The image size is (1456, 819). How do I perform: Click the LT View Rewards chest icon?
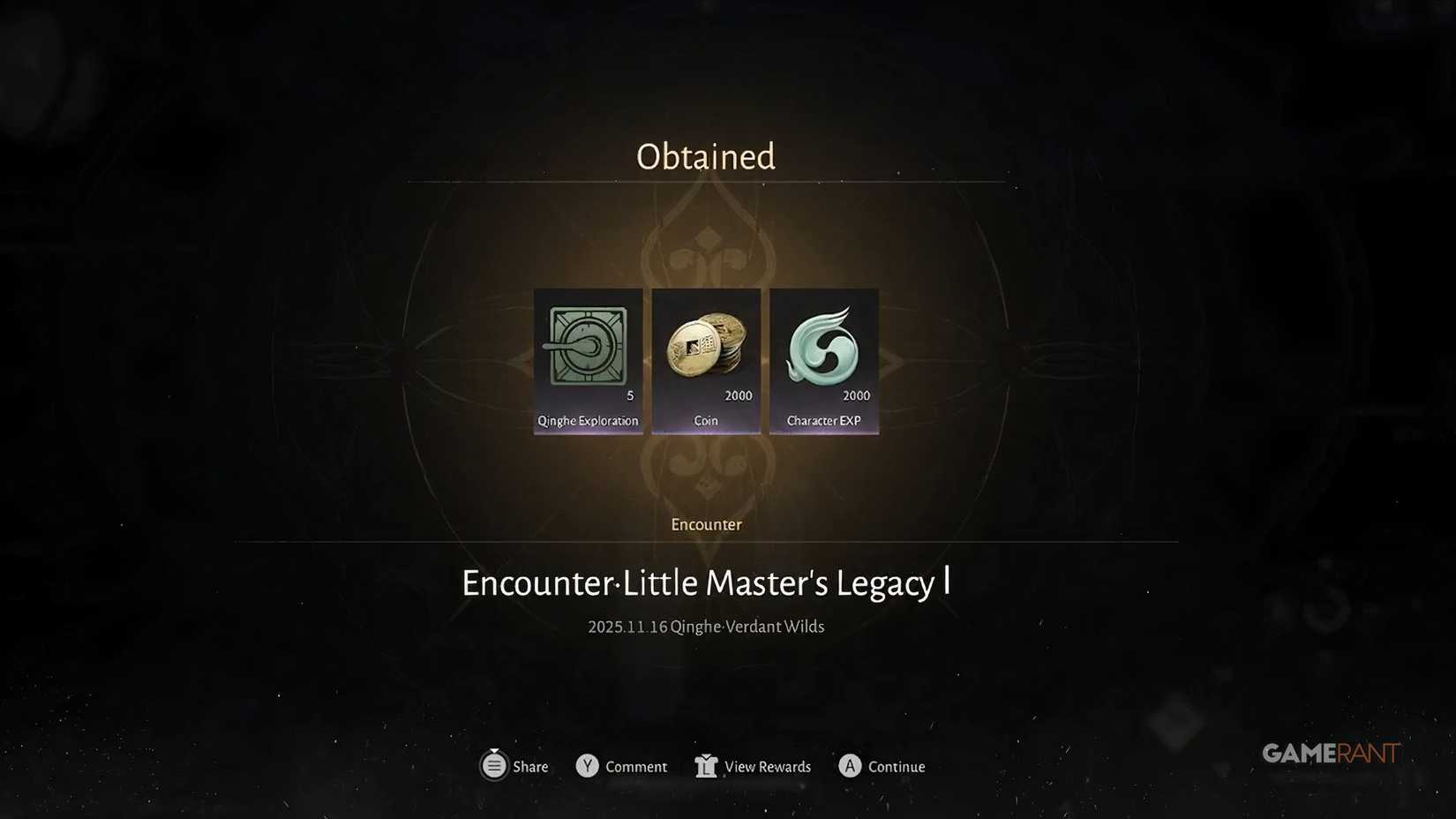point(705,766)
